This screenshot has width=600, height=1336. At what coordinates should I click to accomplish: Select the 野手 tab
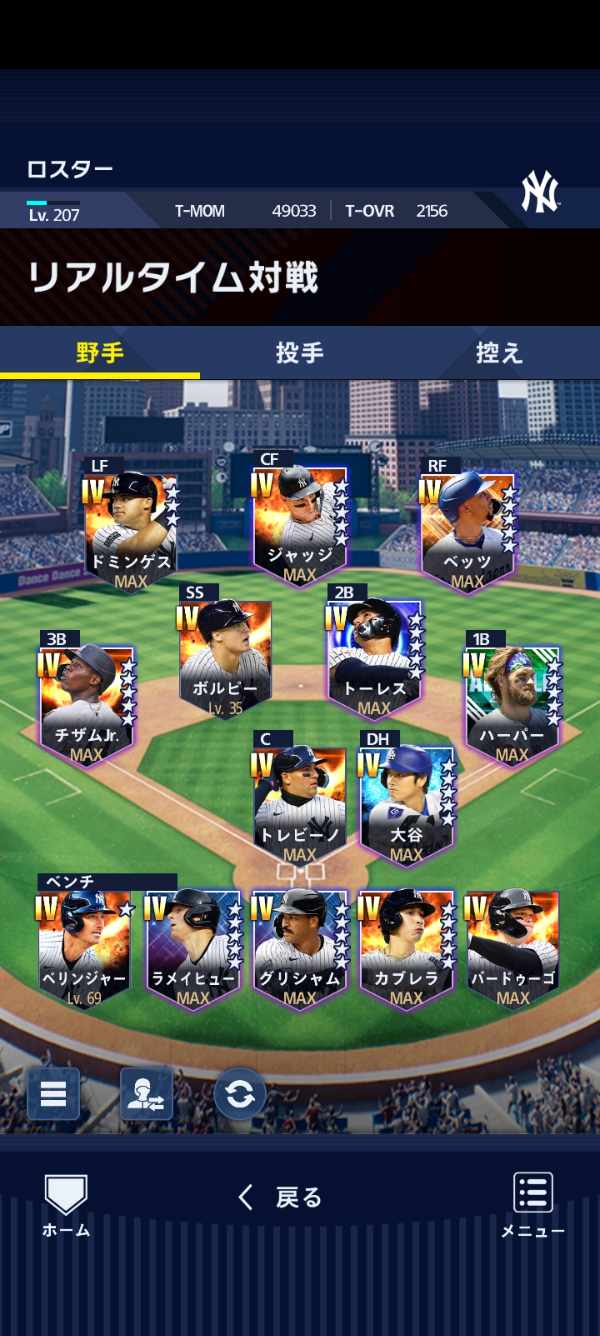point(99,353)
